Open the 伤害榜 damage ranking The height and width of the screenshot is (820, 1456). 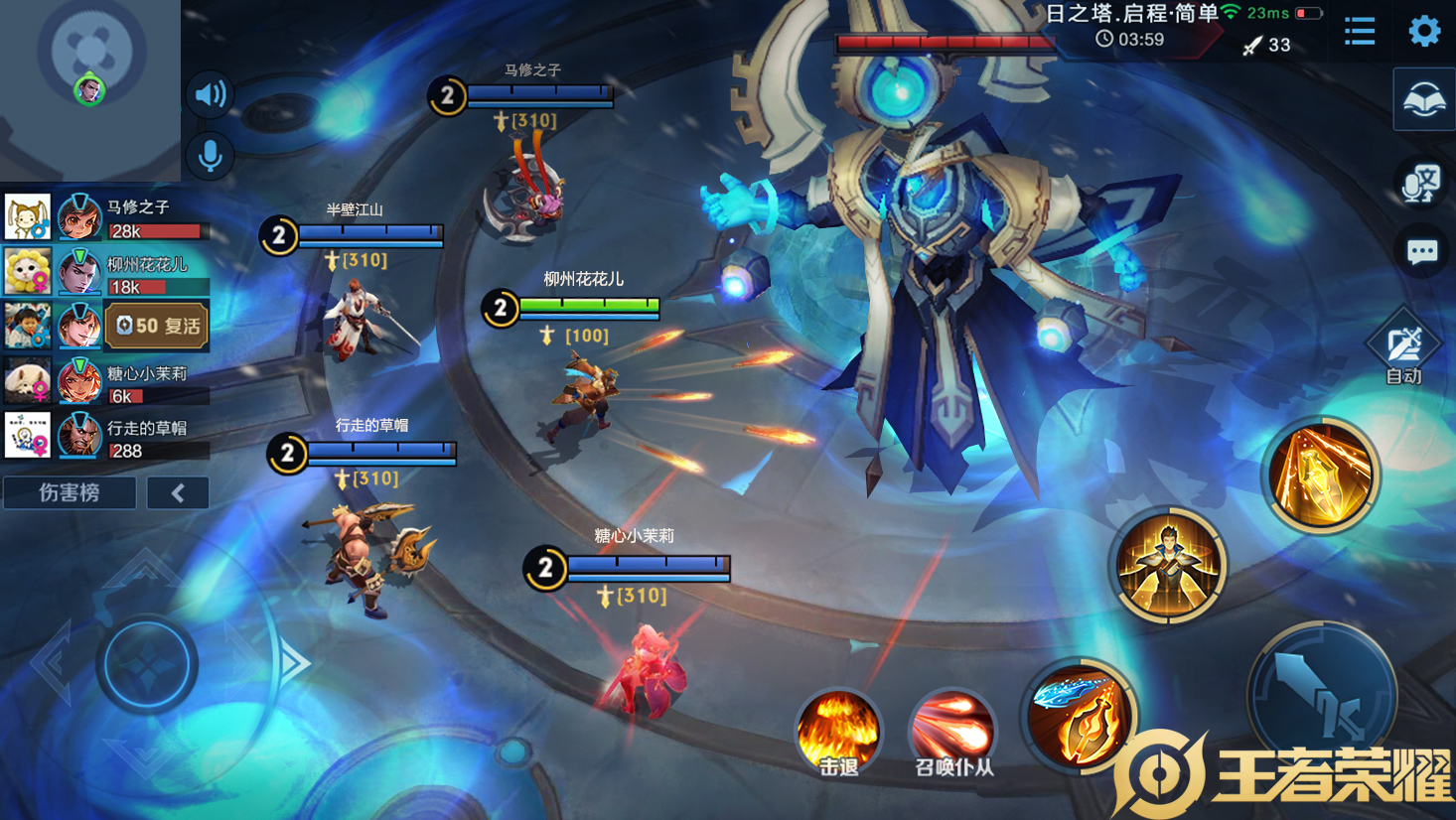tap(70, 492)
